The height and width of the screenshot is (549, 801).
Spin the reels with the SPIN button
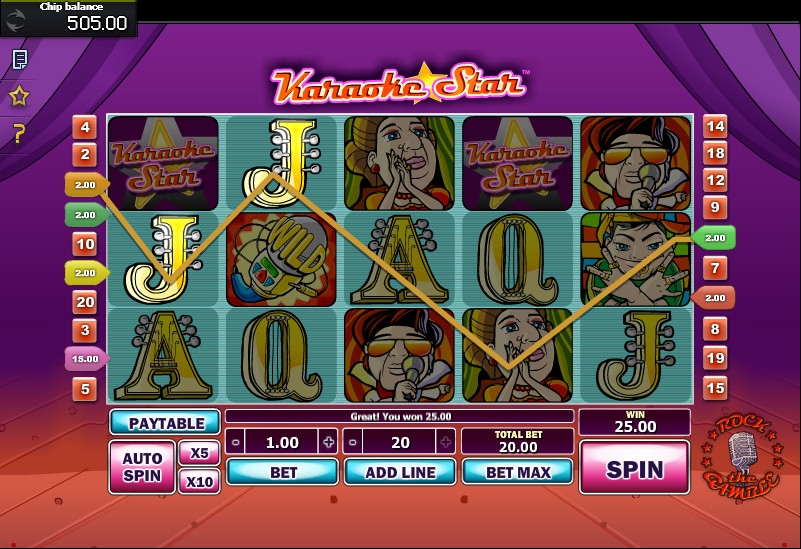(634, 469)
